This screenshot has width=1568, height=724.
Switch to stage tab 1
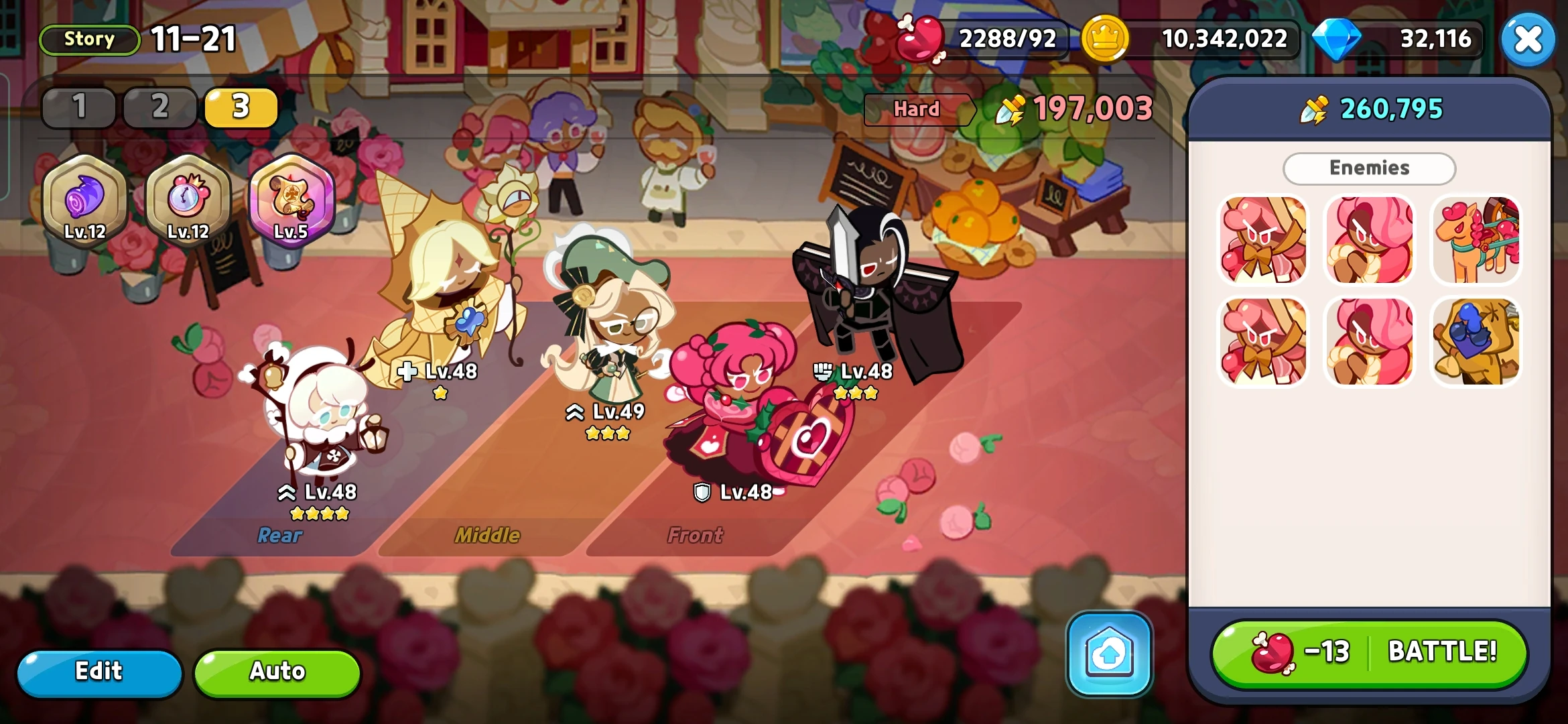pos(79,107)
